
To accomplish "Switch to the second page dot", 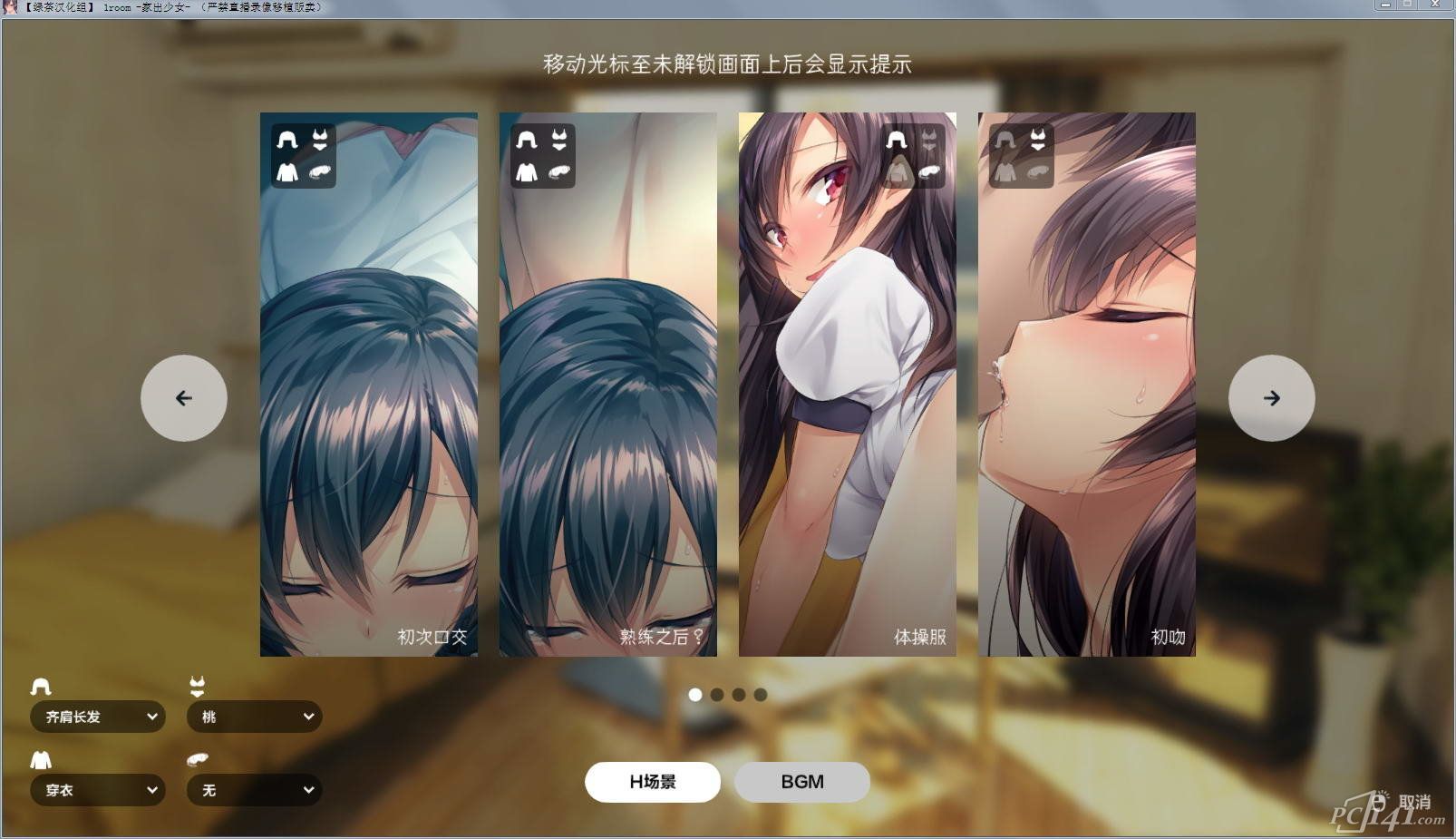I will tap(716, 695).
